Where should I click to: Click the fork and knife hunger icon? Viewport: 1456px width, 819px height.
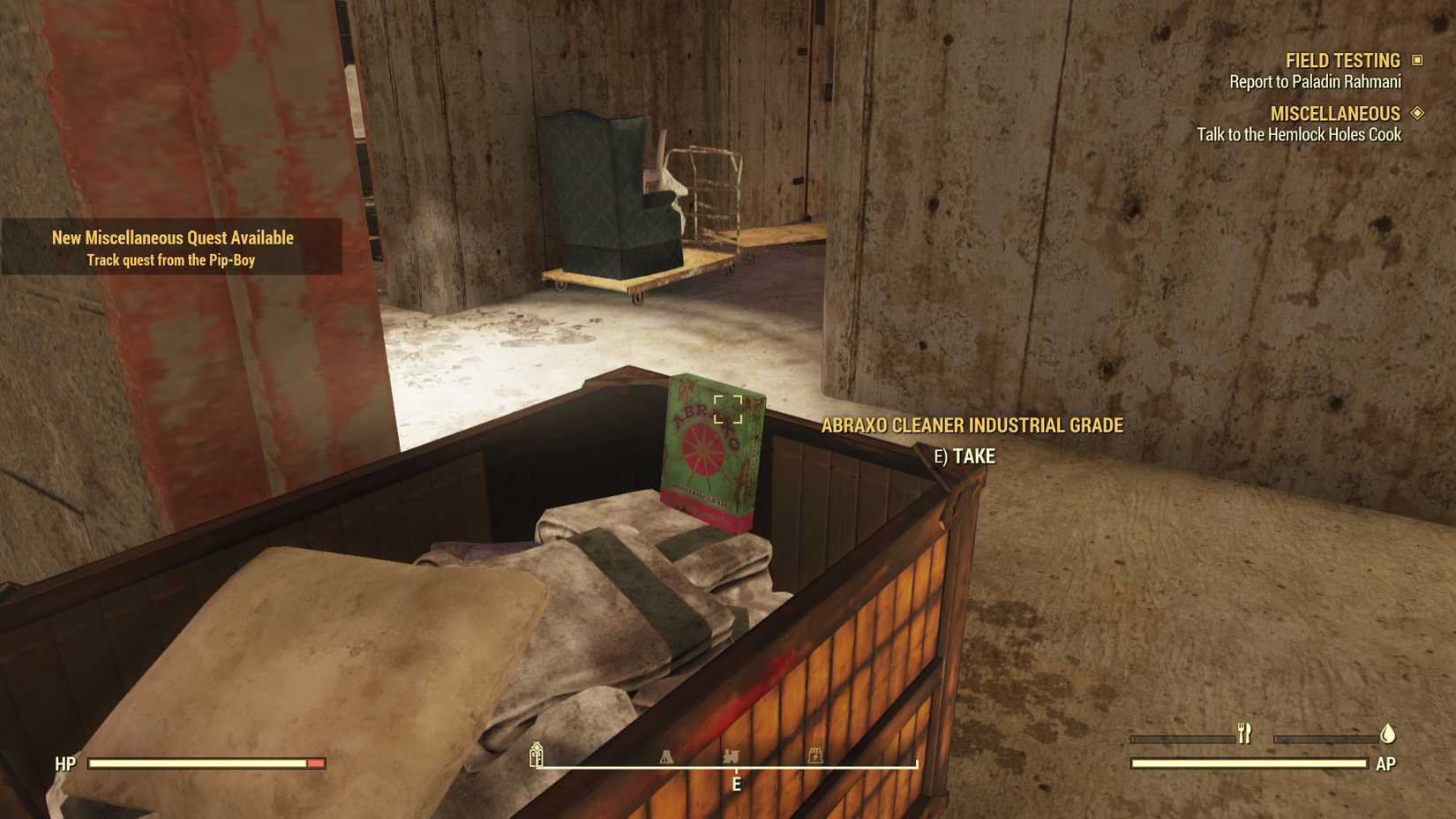coord(1244,732)
